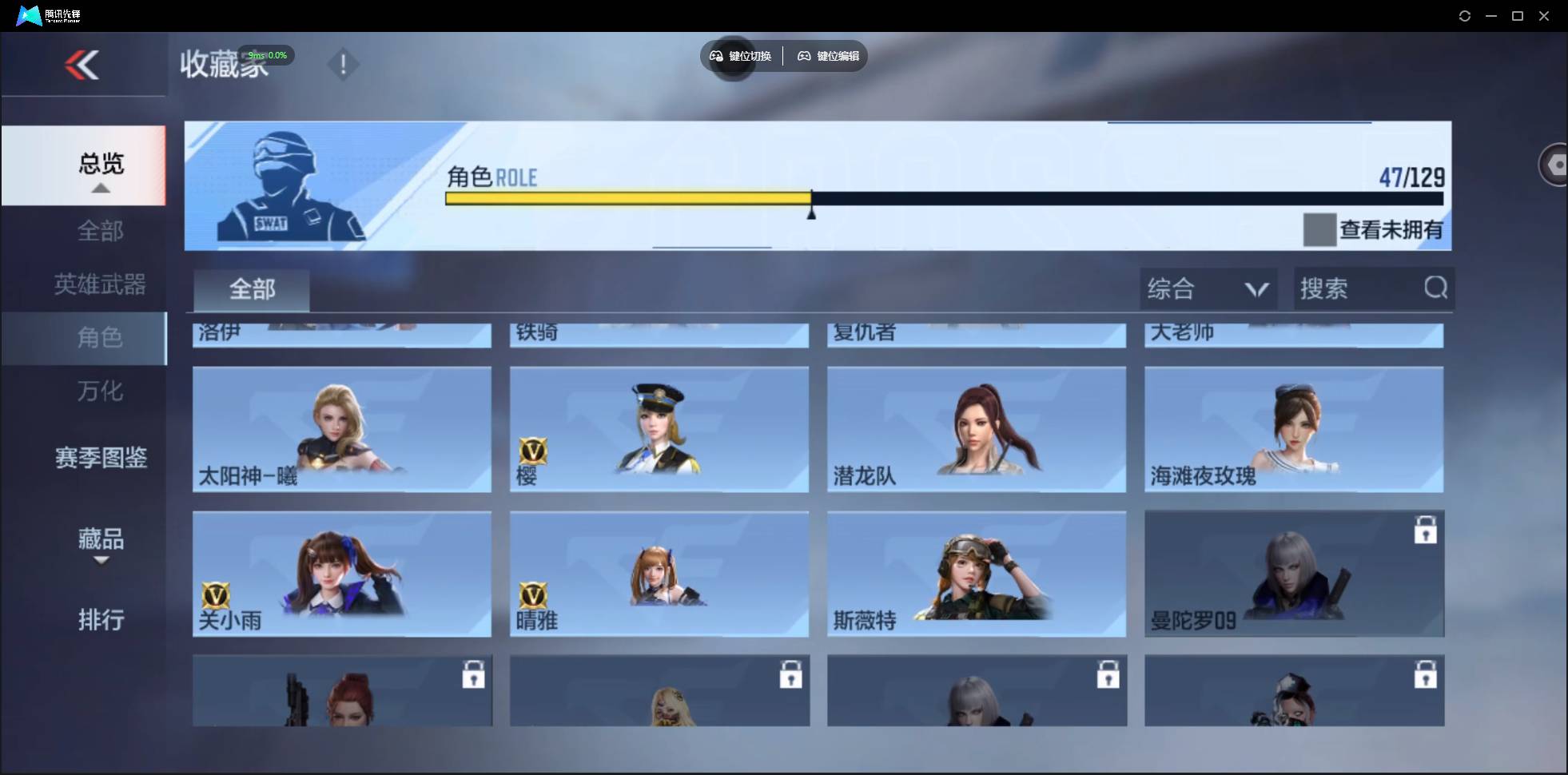Image resolution: width=1568 pixels, height=775 pixels.
Task: Click the 键位切换 gamepad icon
Action: [716, 56]
